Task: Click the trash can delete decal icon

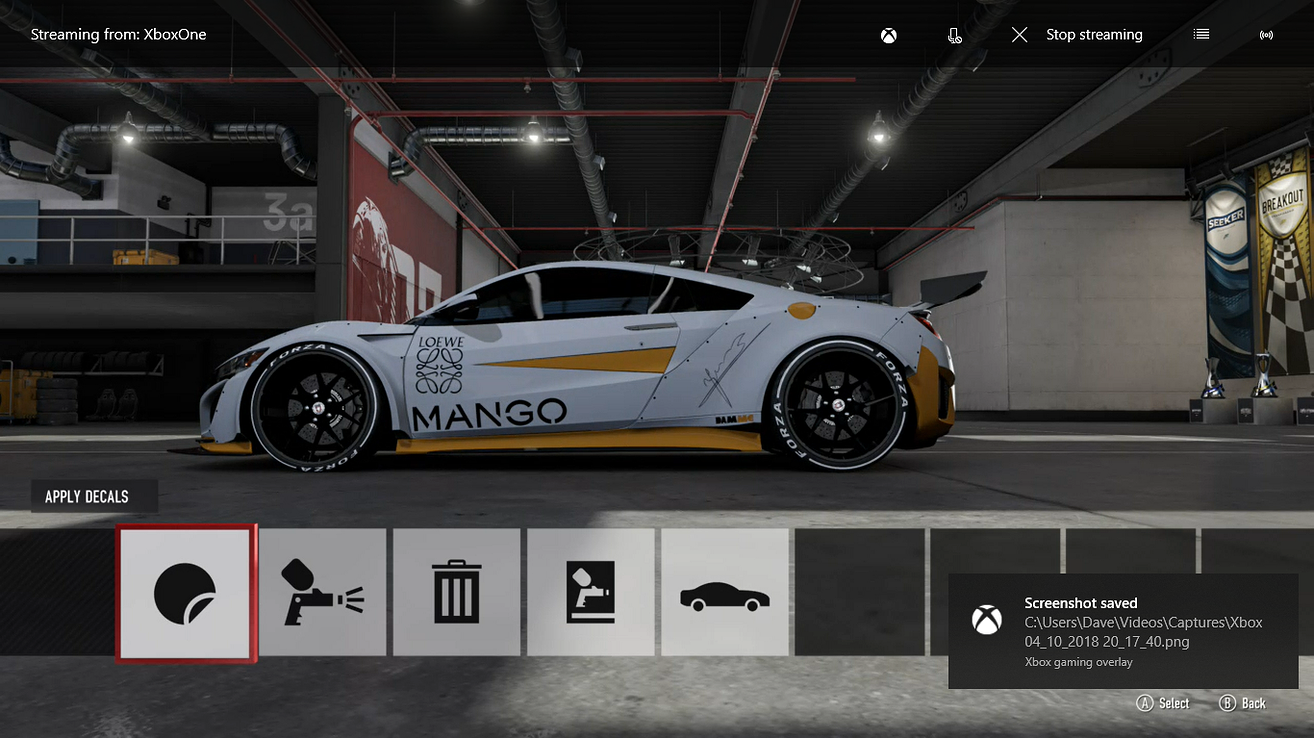Action: 457,591
